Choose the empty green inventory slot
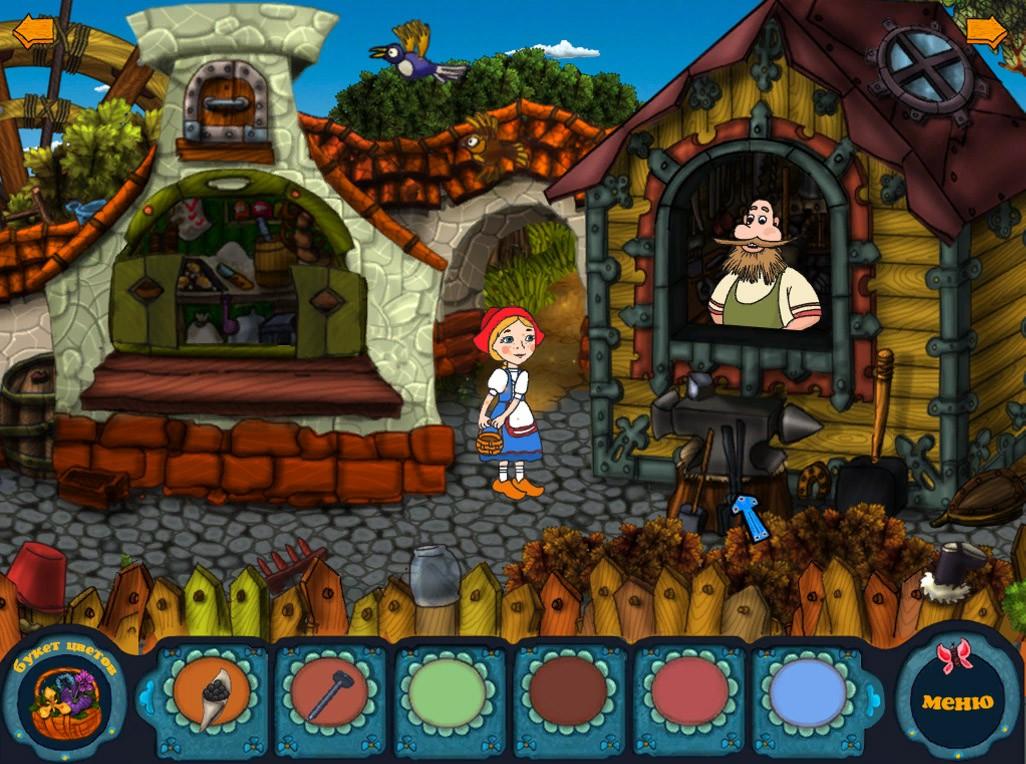 [x=448, y=692]
